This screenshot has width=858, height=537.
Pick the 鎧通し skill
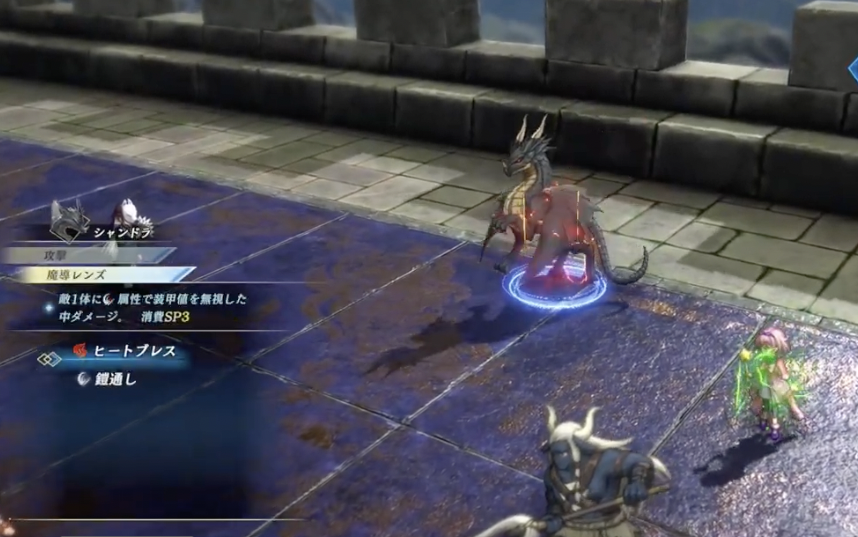[x=114, y=378]
